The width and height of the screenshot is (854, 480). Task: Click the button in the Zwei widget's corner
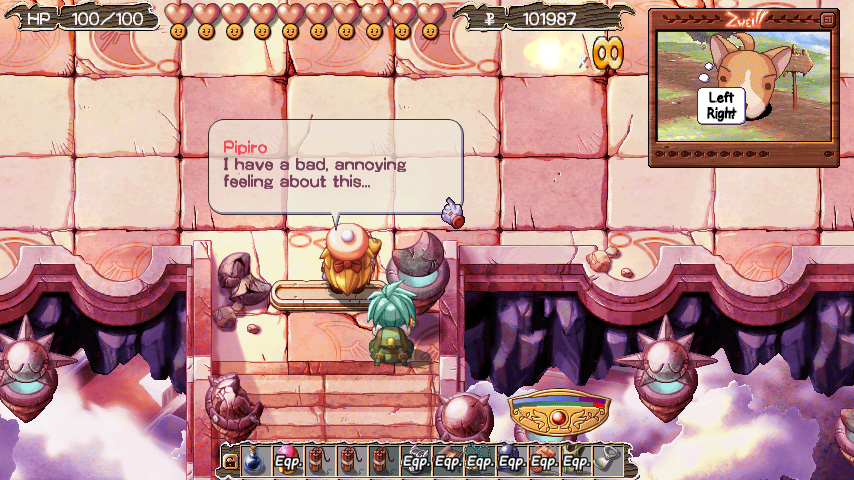click(x=826, y=19)
